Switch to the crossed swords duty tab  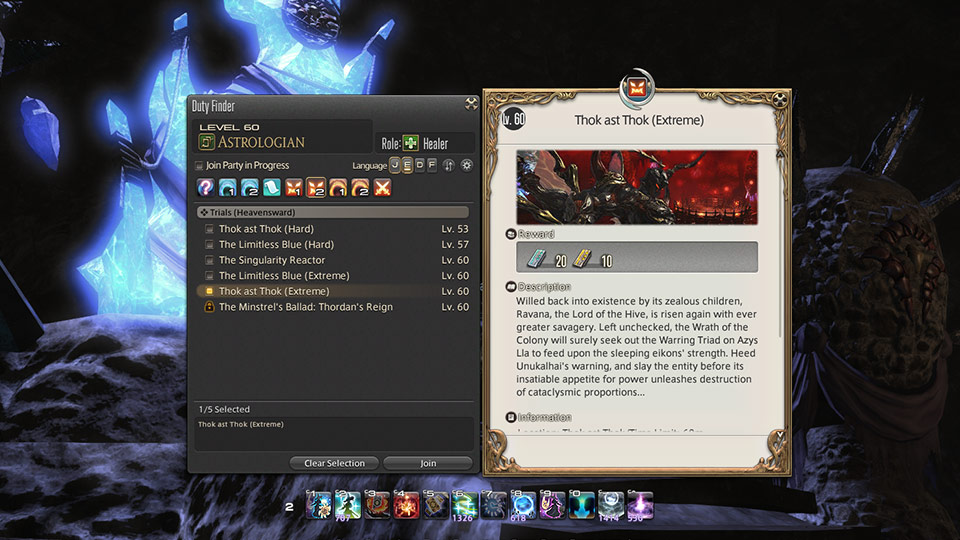point(381,188)
